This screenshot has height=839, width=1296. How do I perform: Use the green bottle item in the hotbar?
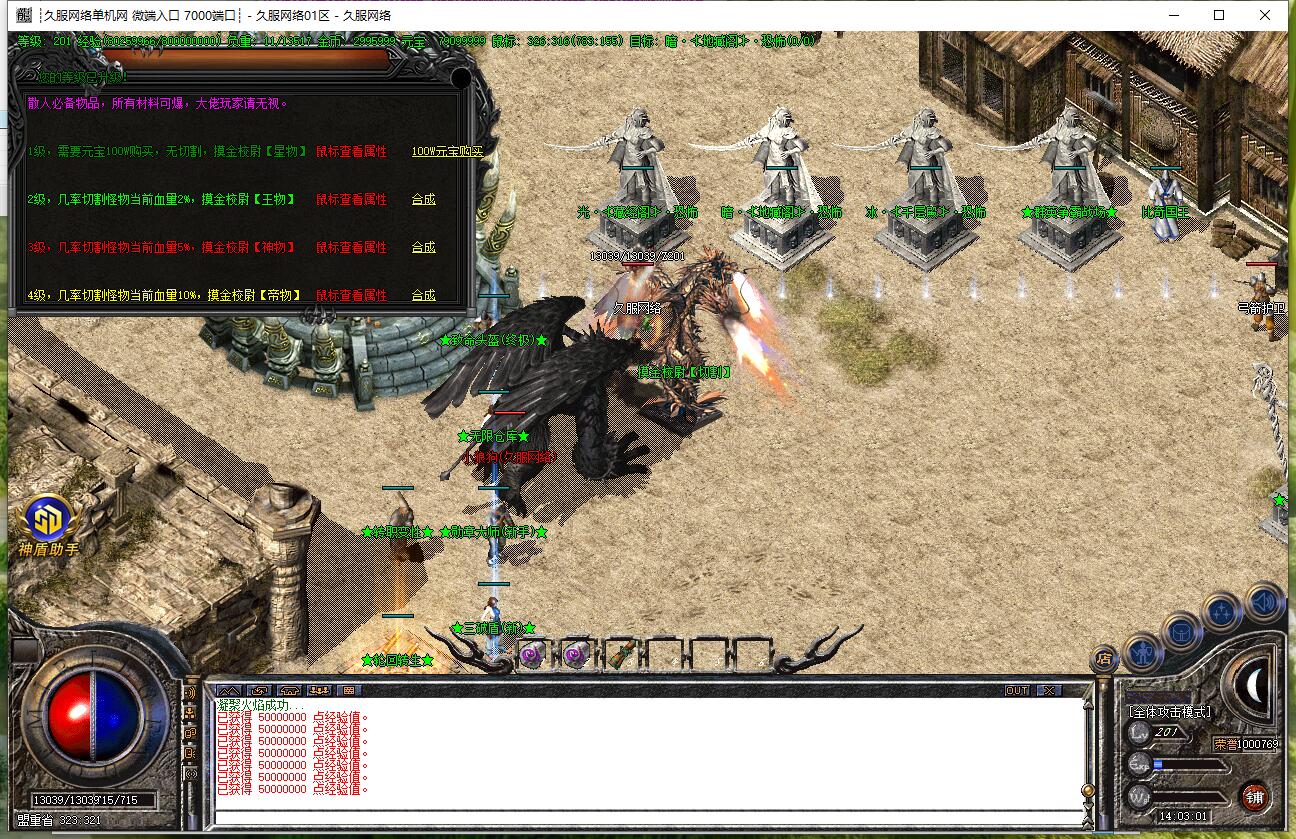pyautogui.click(x=620, y=654)
